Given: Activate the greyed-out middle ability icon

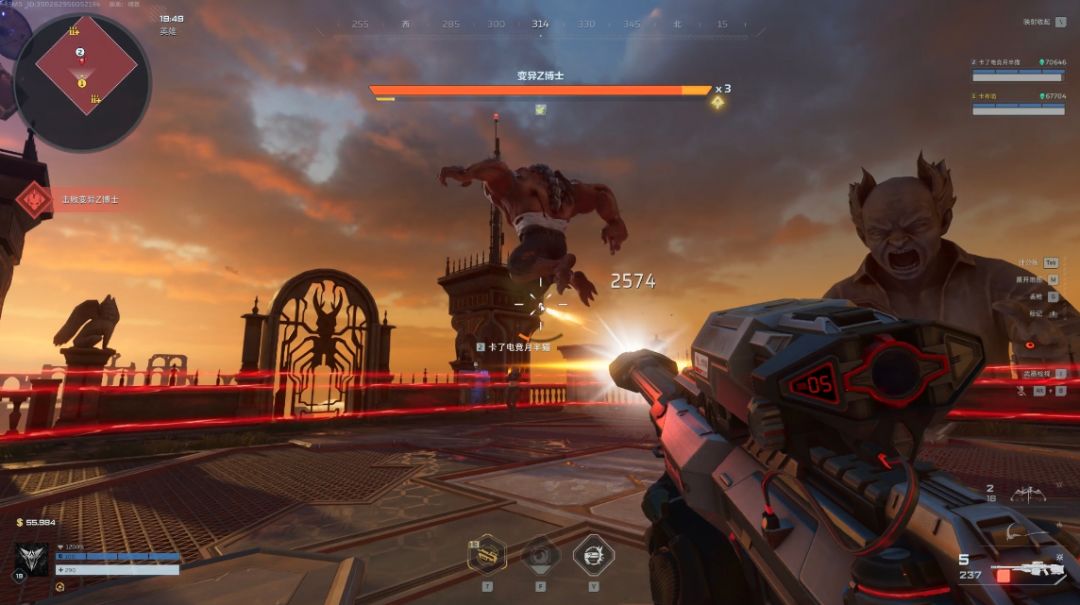Looking at the screenshot, I should [x=541, y=554].
